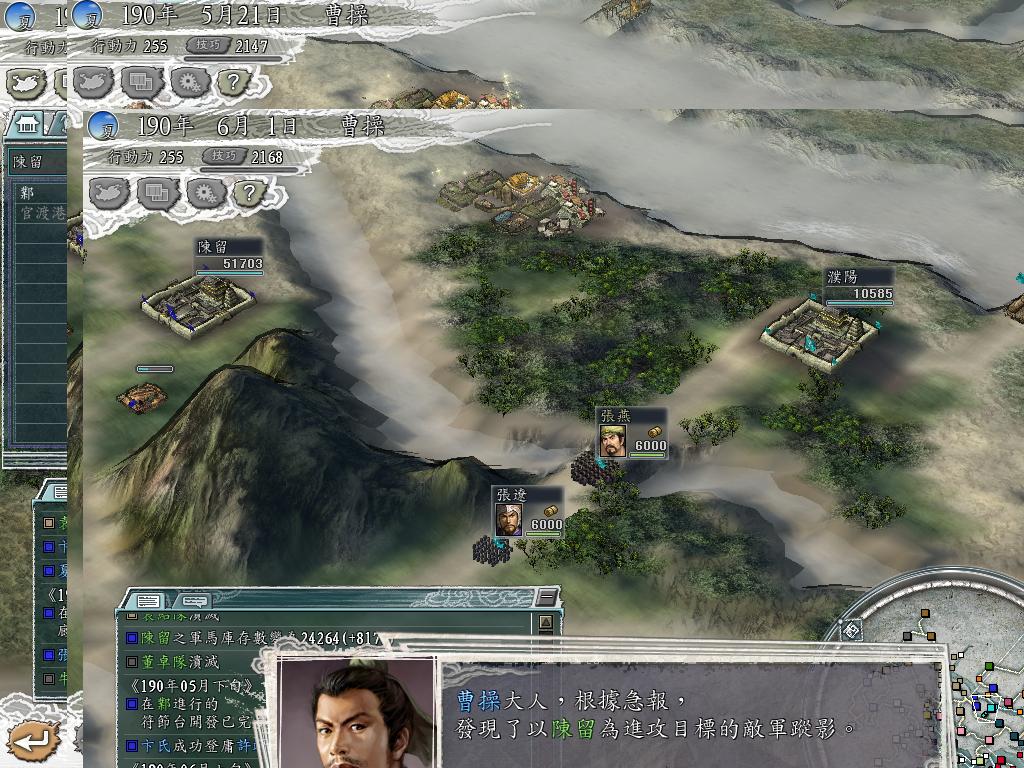
Task: Open the 董卓隊潰滅 log entry
Action: point(180,661)
